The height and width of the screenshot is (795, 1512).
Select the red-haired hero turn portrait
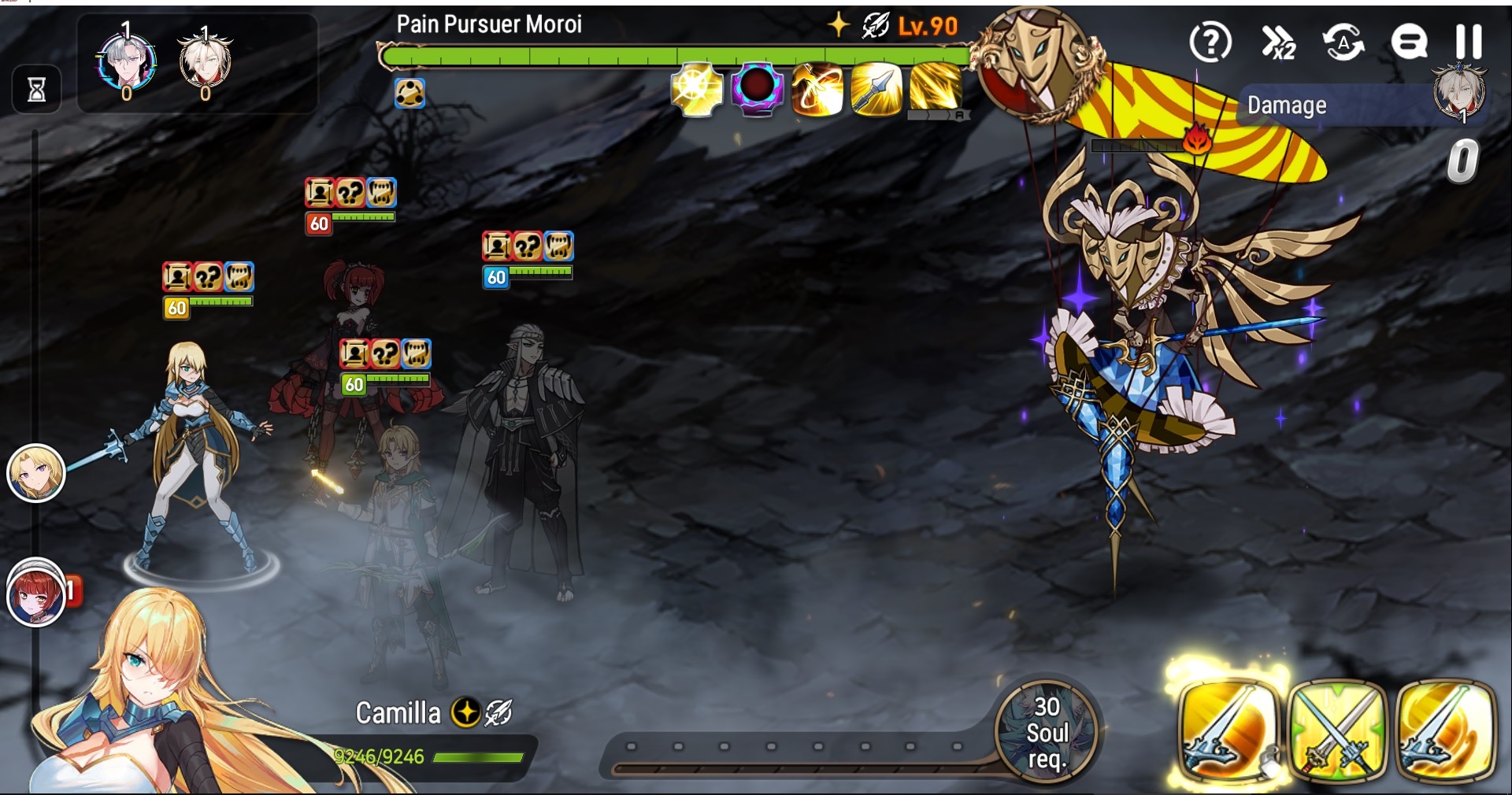35,593
